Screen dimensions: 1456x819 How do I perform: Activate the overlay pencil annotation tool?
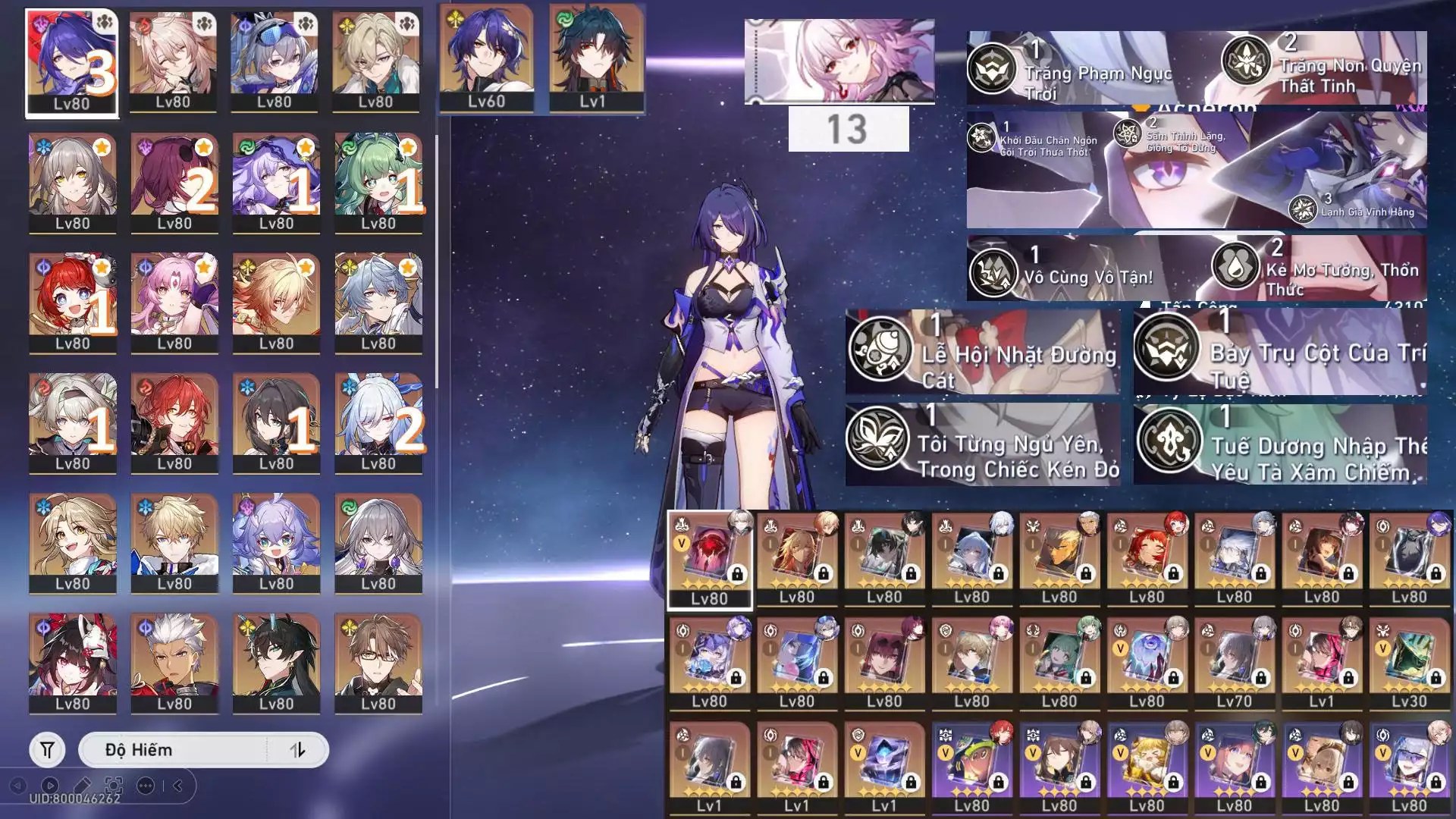coord(83,786)
